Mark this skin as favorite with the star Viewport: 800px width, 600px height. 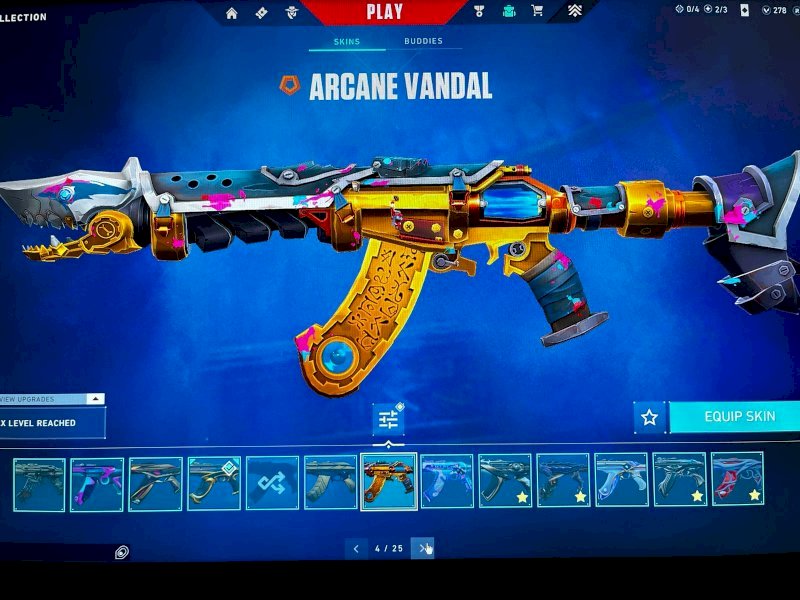click(649, 417)
